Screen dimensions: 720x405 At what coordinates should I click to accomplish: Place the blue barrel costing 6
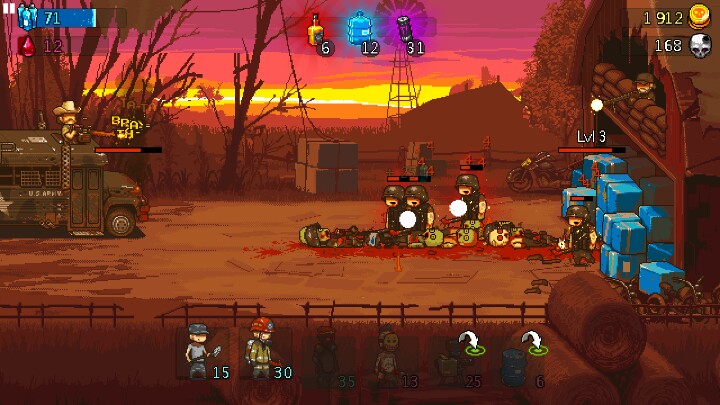click(x=520, y=357)
